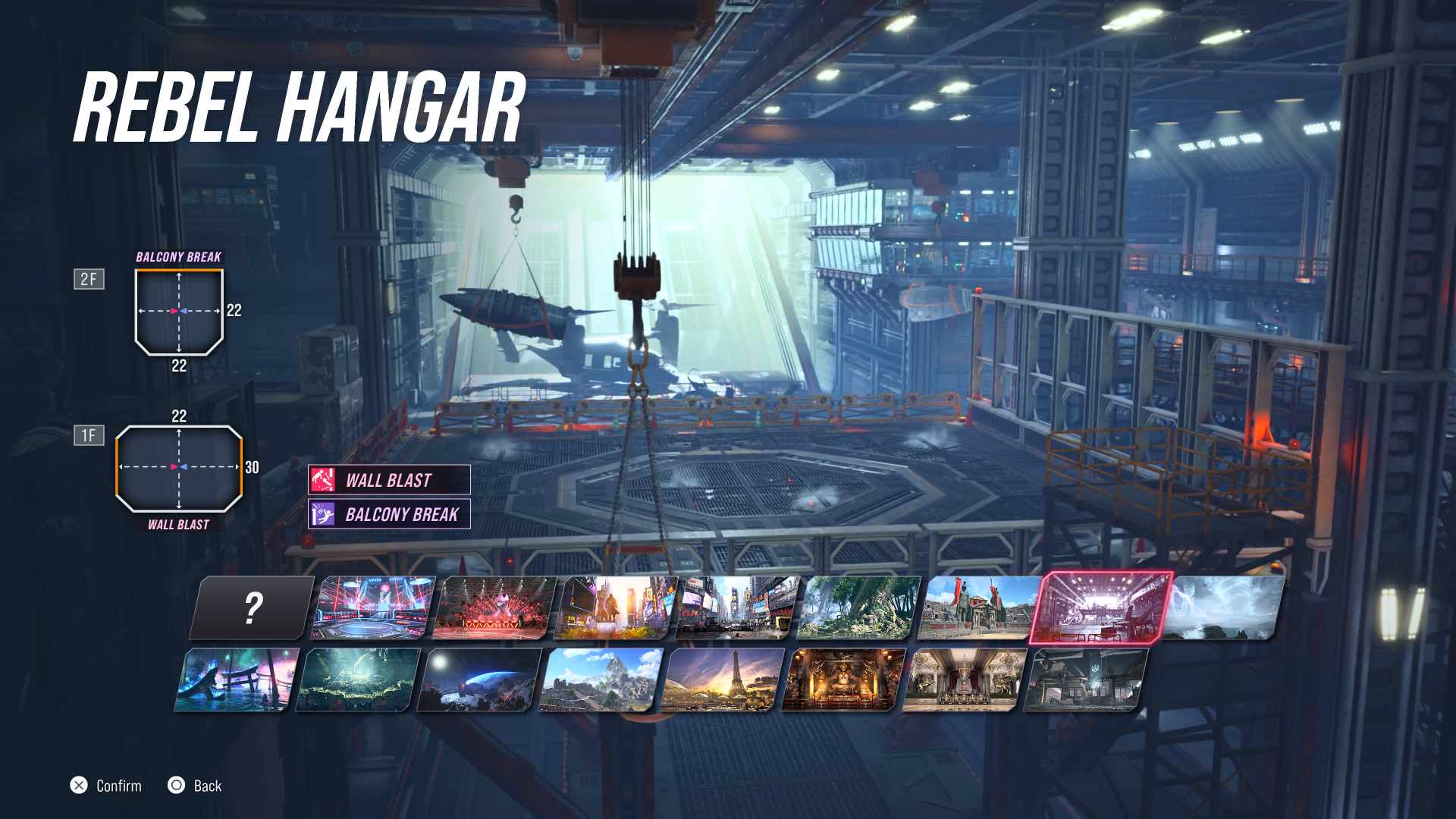Choose the blue-lit arena ring stage
The width and height of the screenshot is (1456, 819).
374,607
